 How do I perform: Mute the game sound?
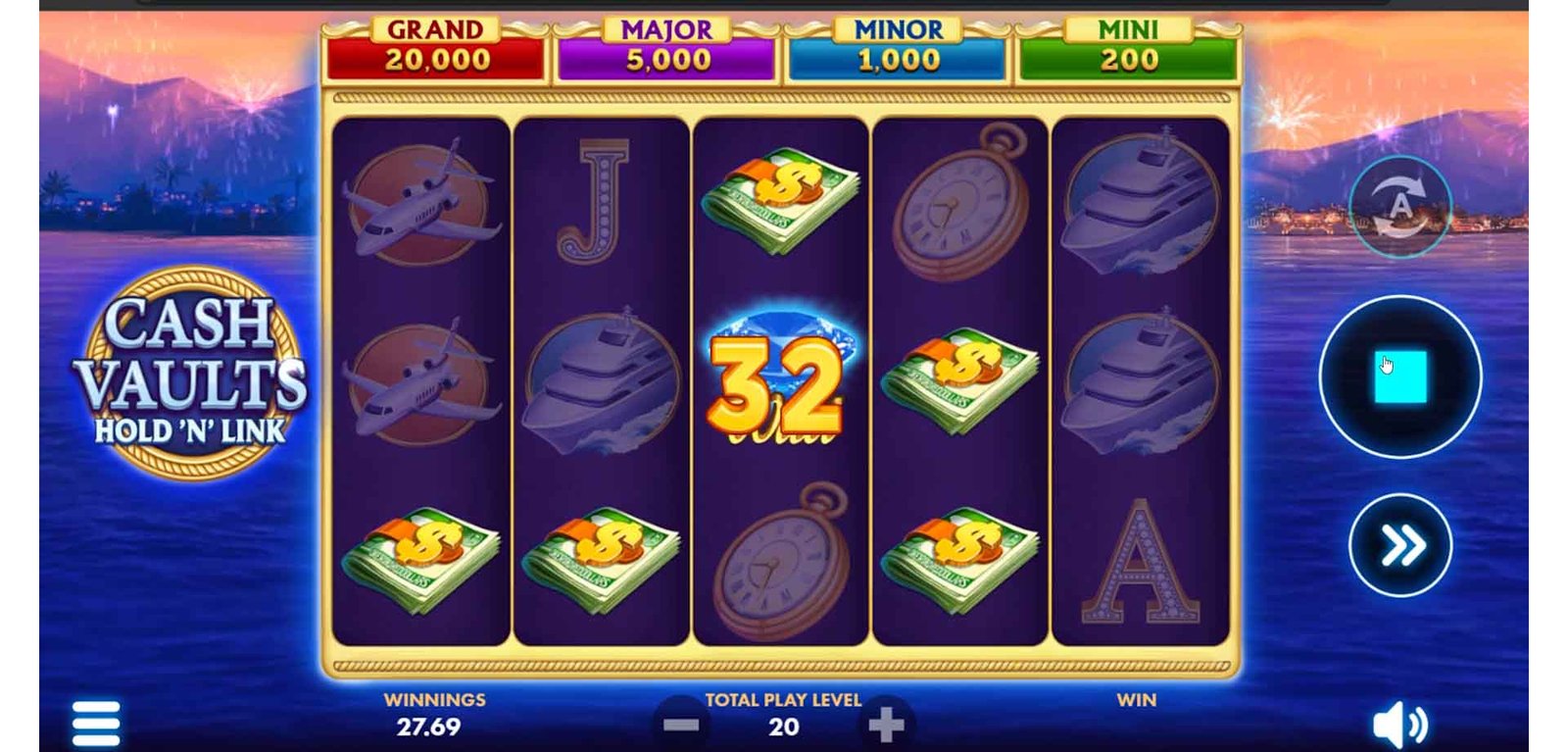(x=1399, y=726)
